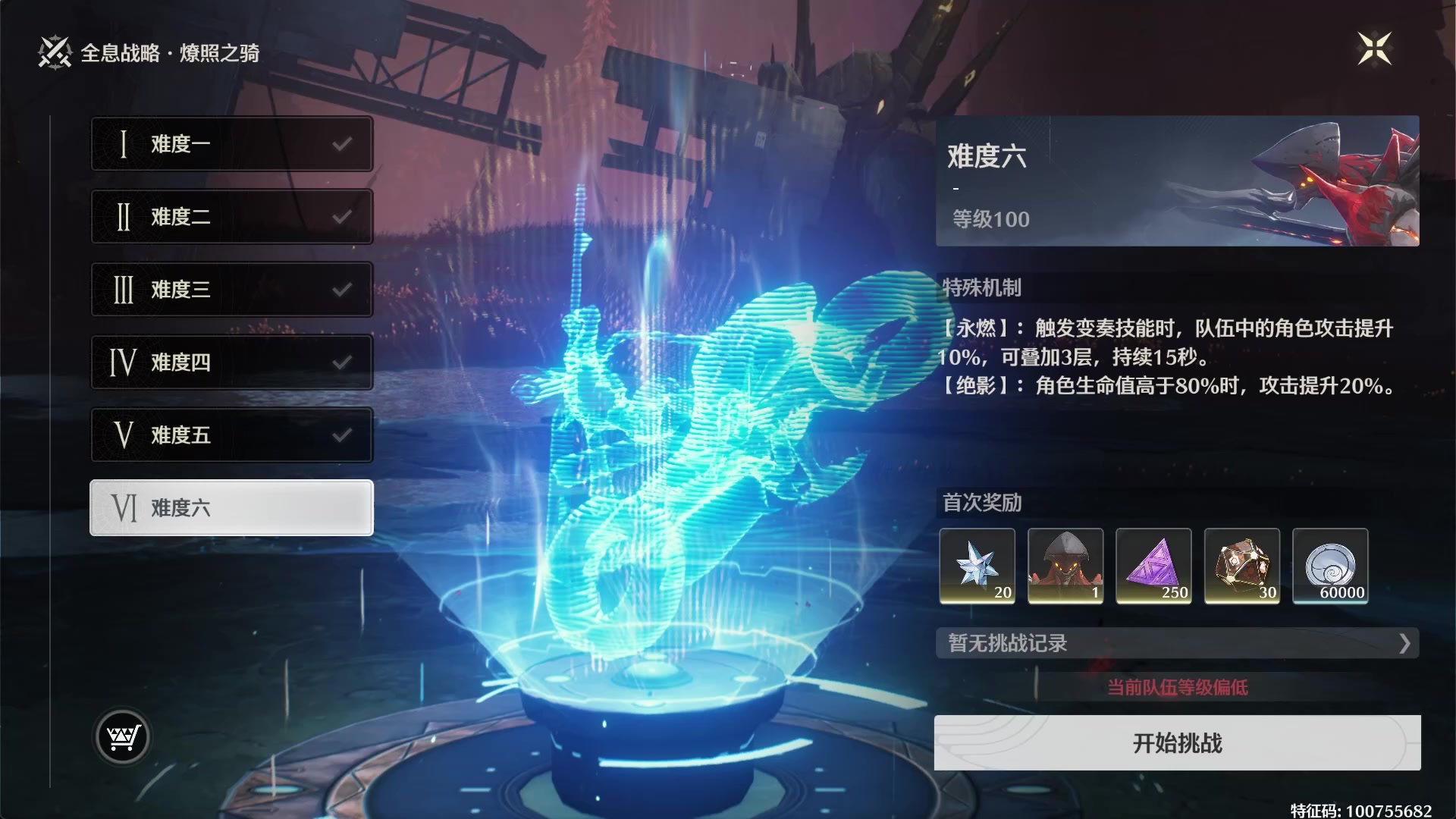The height and width of the screenshot is (819, 1456).
Task: View the red boss reward icon showing 1
Action: (x=1065, y=566)
